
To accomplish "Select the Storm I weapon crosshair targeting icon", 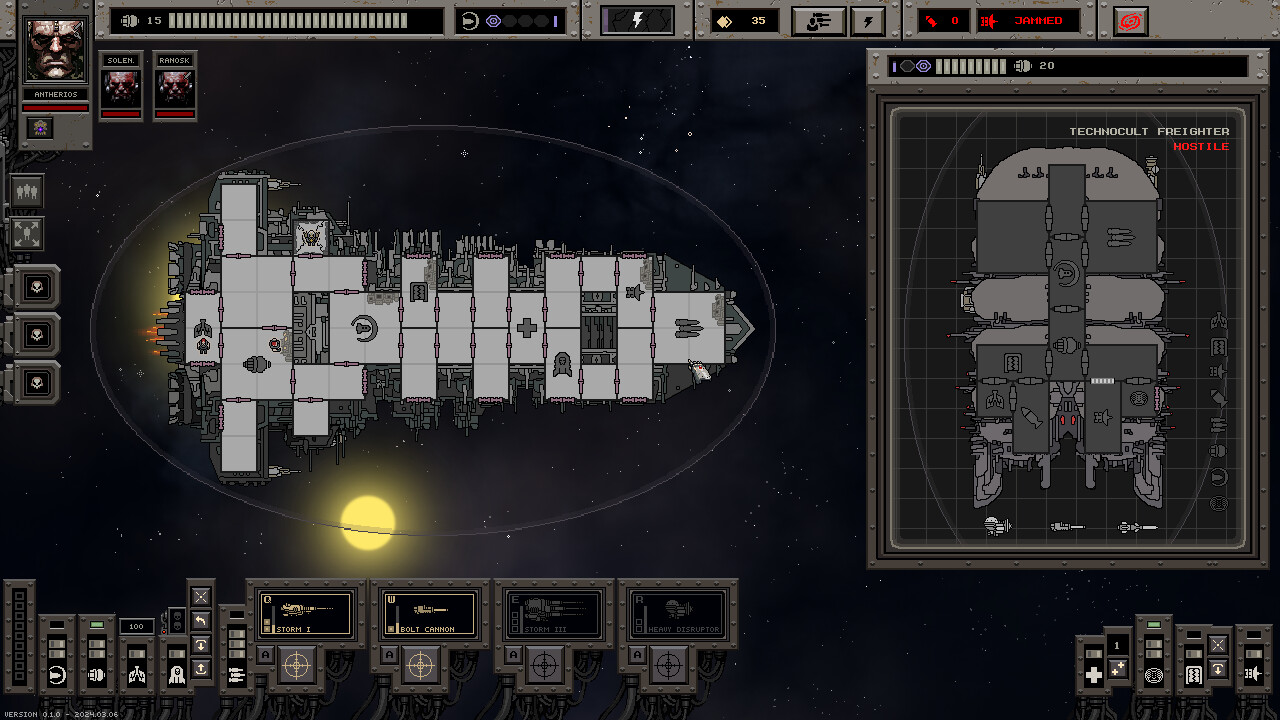I will (296, 667).
